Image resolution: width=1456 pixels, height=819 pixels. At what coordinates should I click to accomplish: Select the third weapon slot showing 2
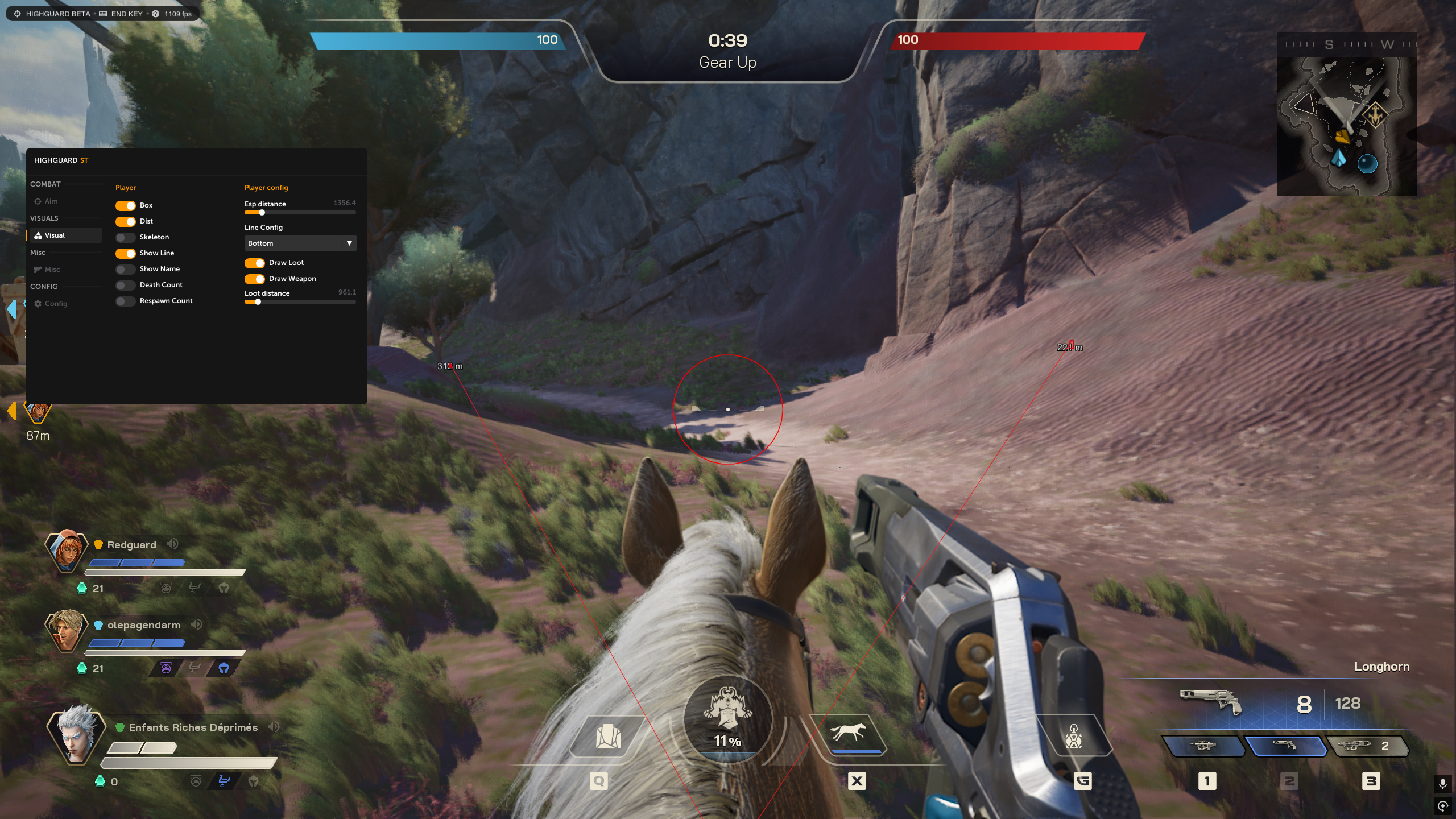point(1367,746)
